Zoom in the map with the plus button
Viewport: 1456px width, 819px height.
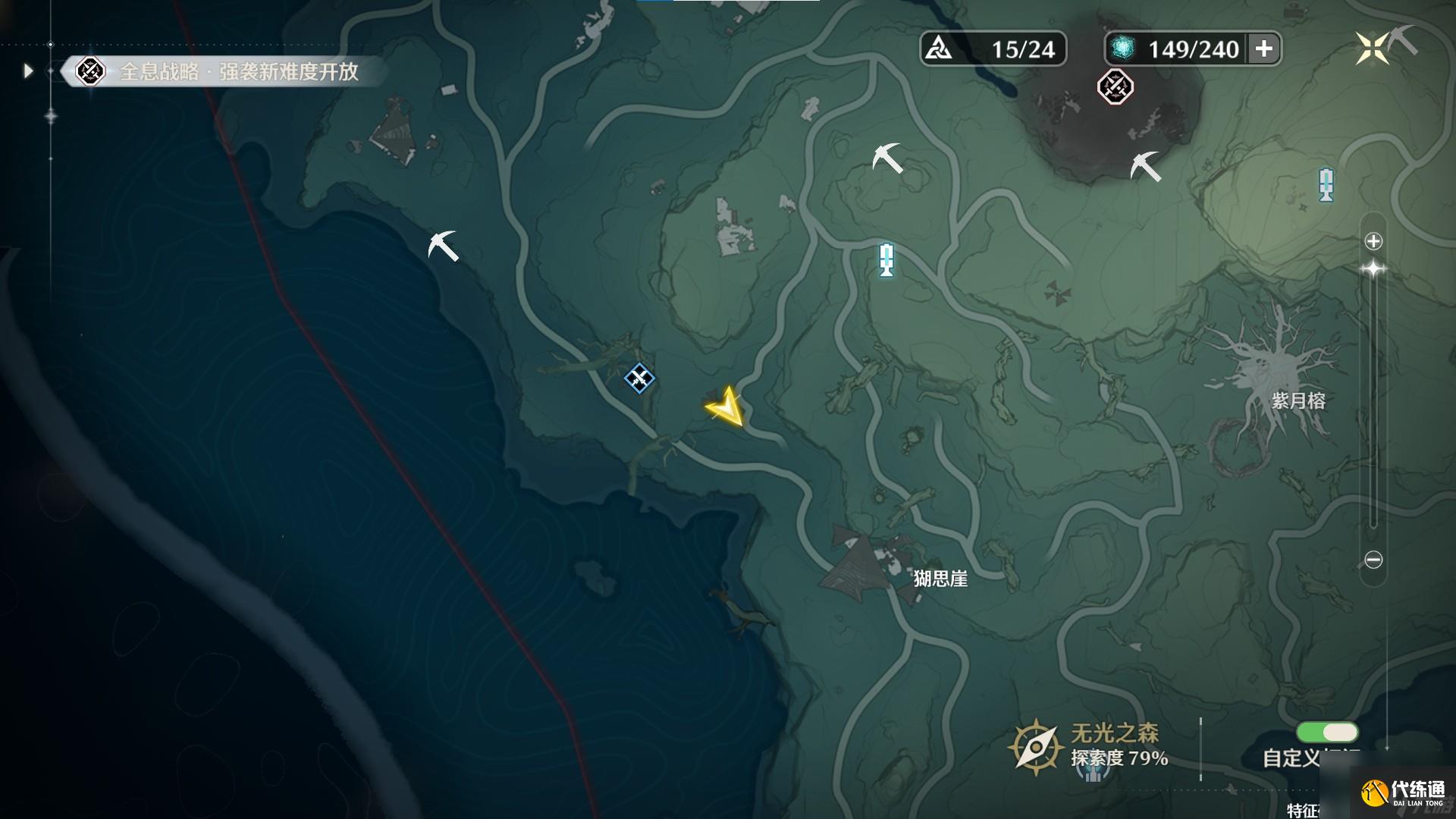(x=1373, y=241)
